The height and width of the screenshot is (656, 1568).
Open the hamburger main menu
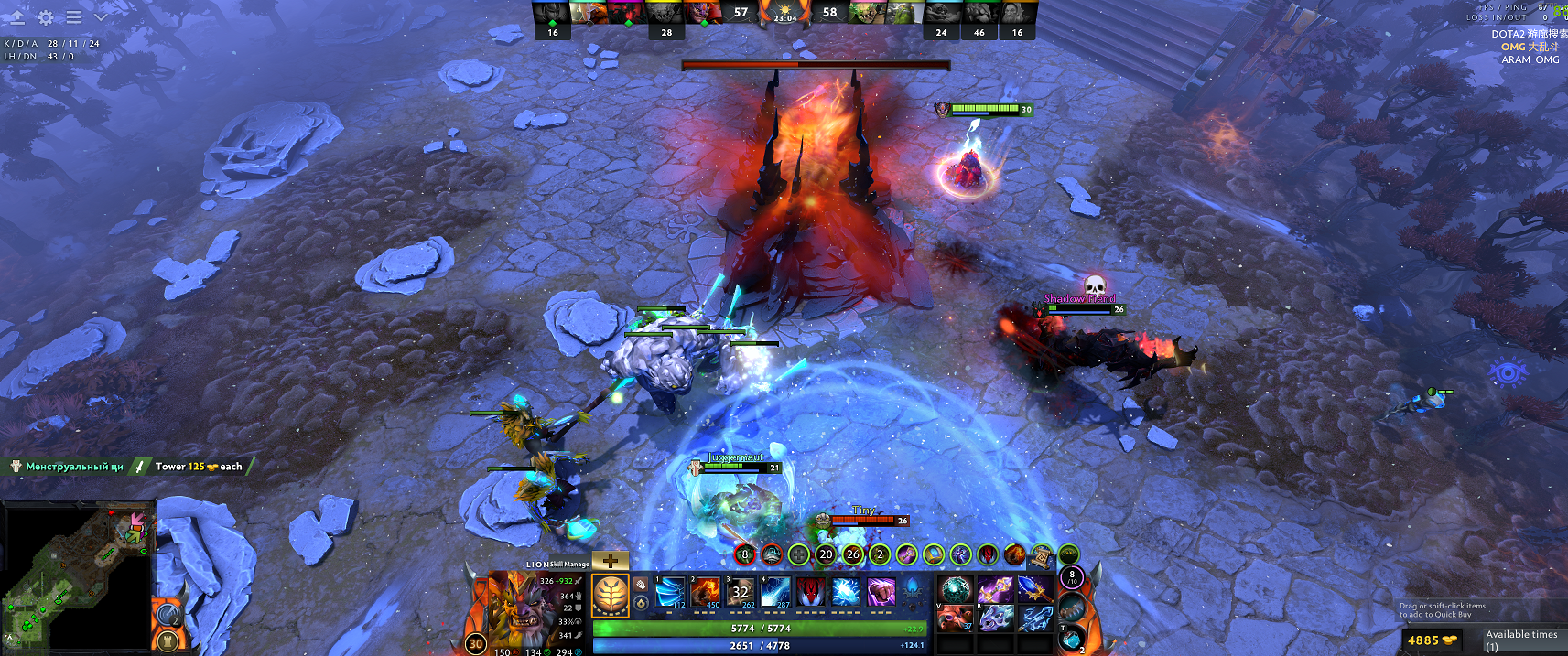(74, 17)
